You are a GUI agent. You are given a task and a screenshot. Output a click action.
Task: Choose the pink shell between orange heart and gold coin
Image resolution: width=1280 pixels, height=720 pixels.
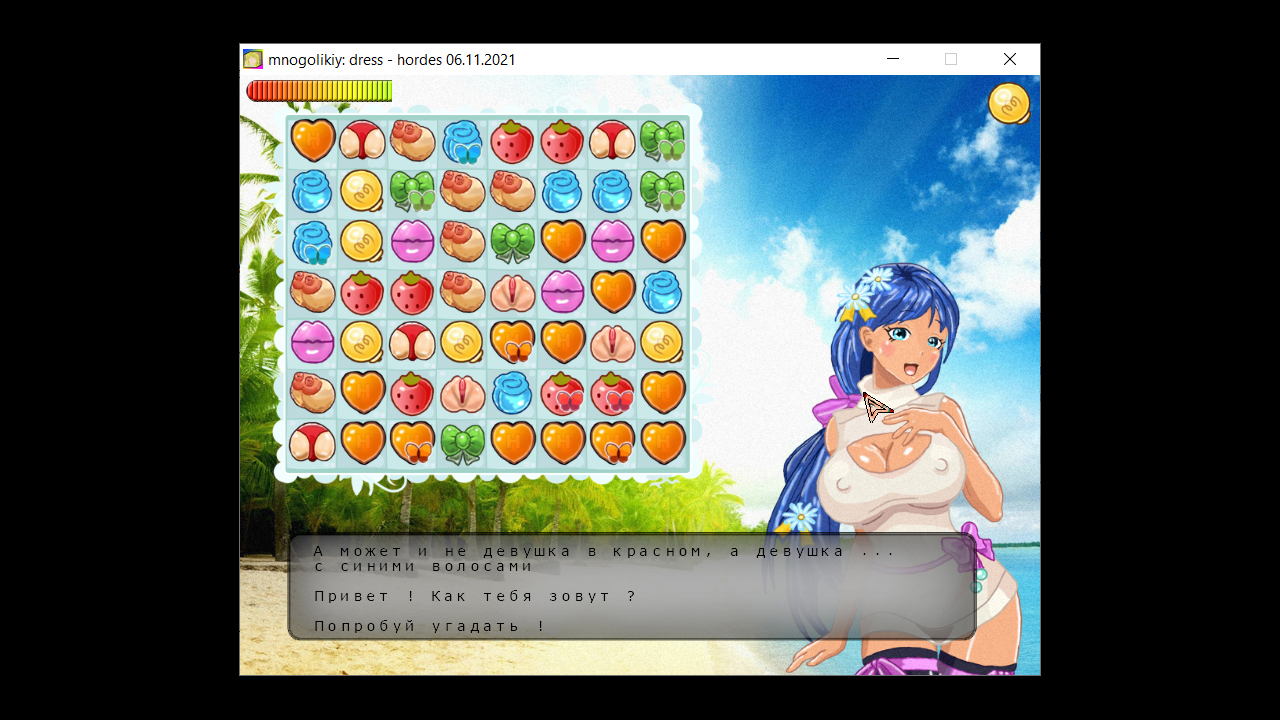[613, 342]
